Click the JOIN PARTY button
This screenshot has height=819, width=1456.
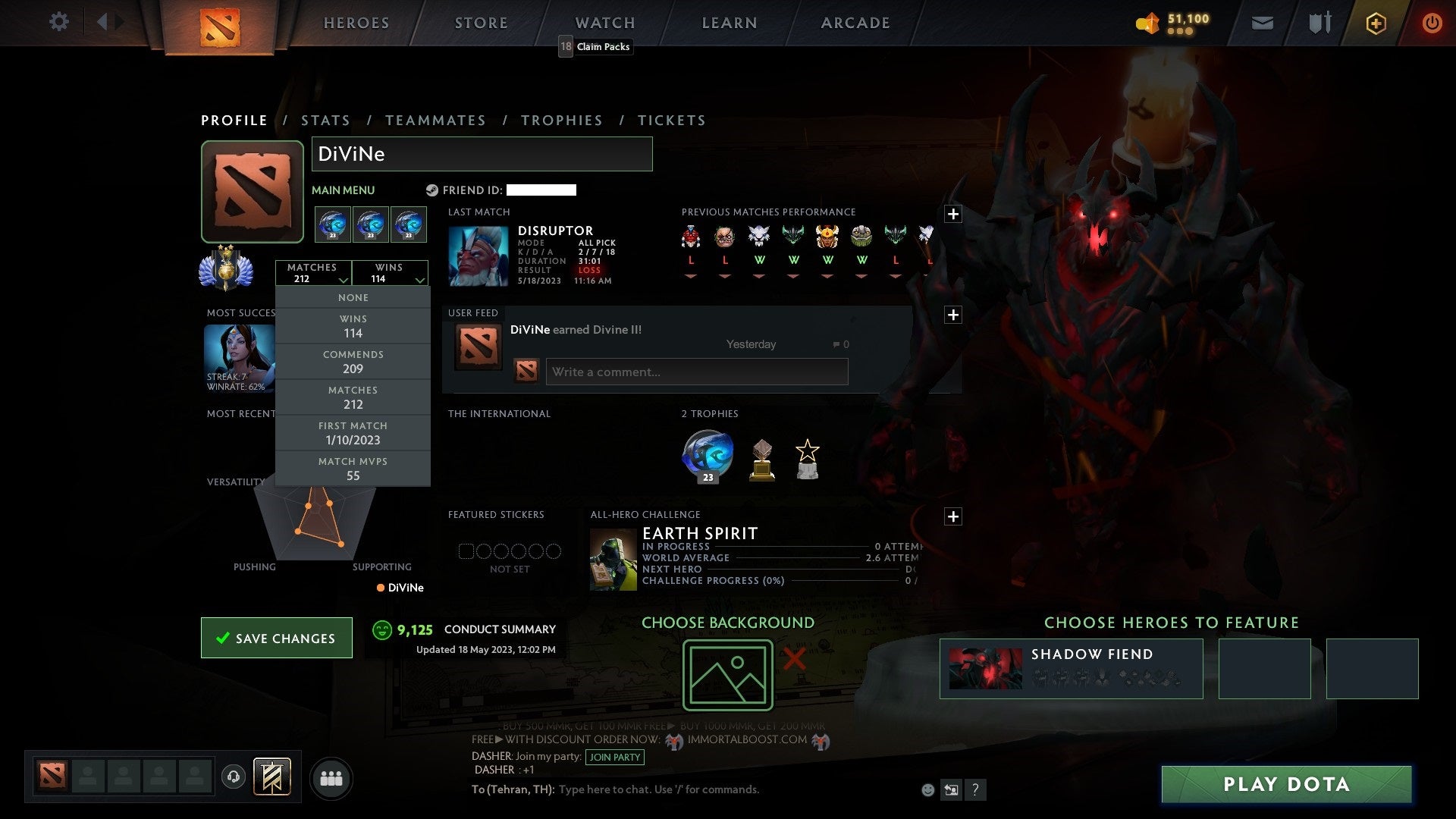(615, 757)
